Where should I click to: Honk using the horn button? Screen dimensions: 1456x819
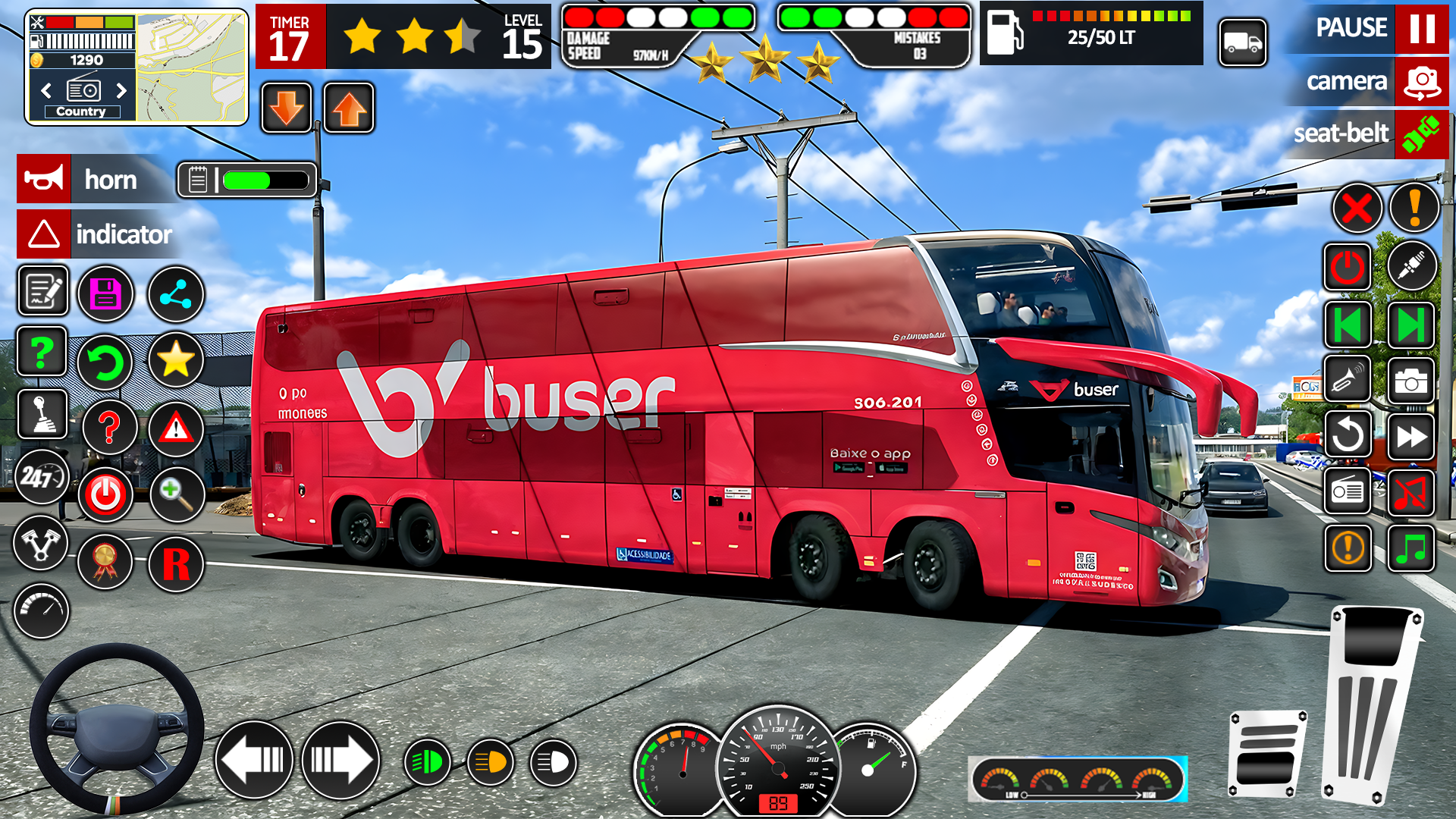click(44, 180)
